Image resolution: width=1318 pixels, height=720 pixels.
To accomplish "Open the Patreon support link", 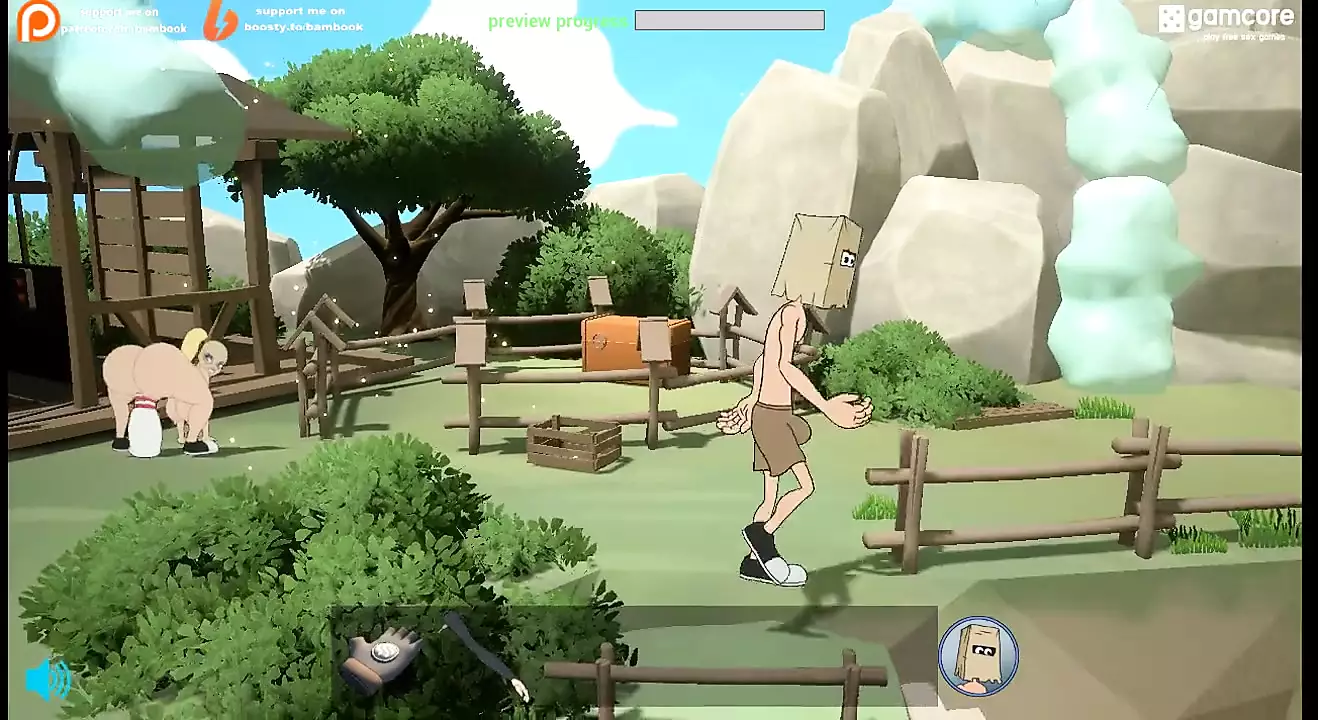I will 38,21.
